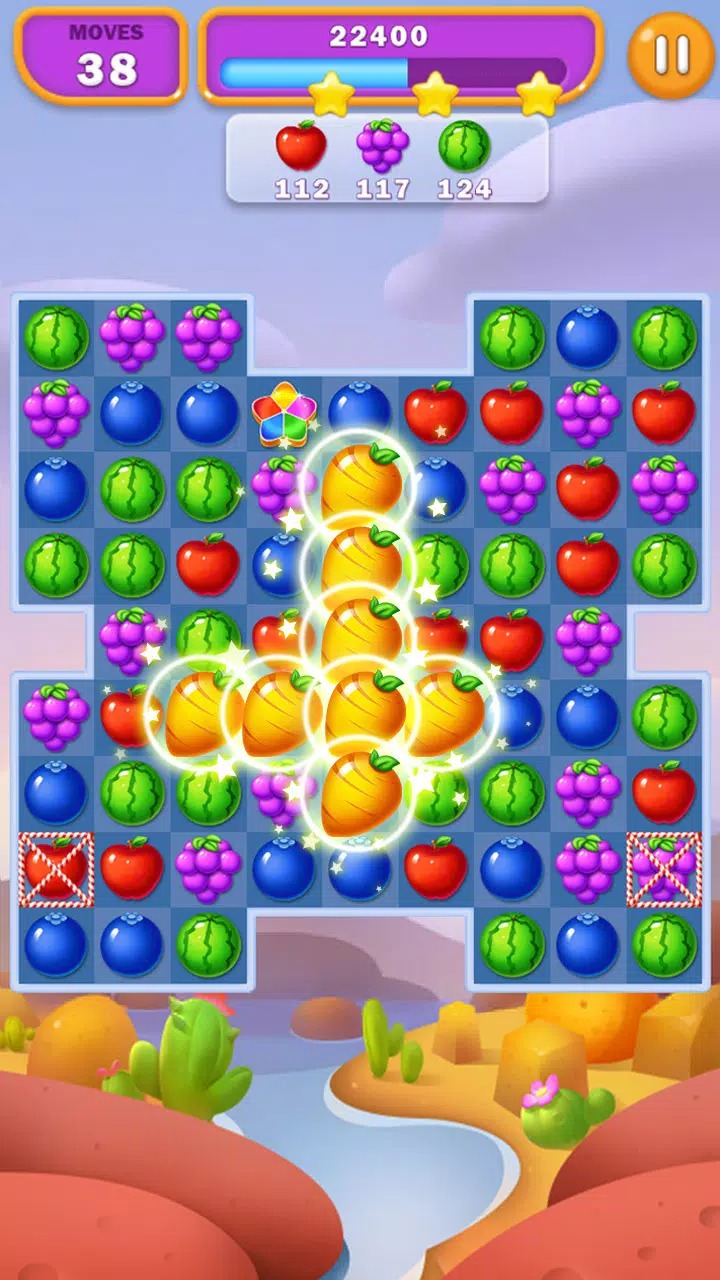Viewport: 720px width, 1280px height.
Task: Tap the rope-caged red apple tile
Action: [56, 869]
